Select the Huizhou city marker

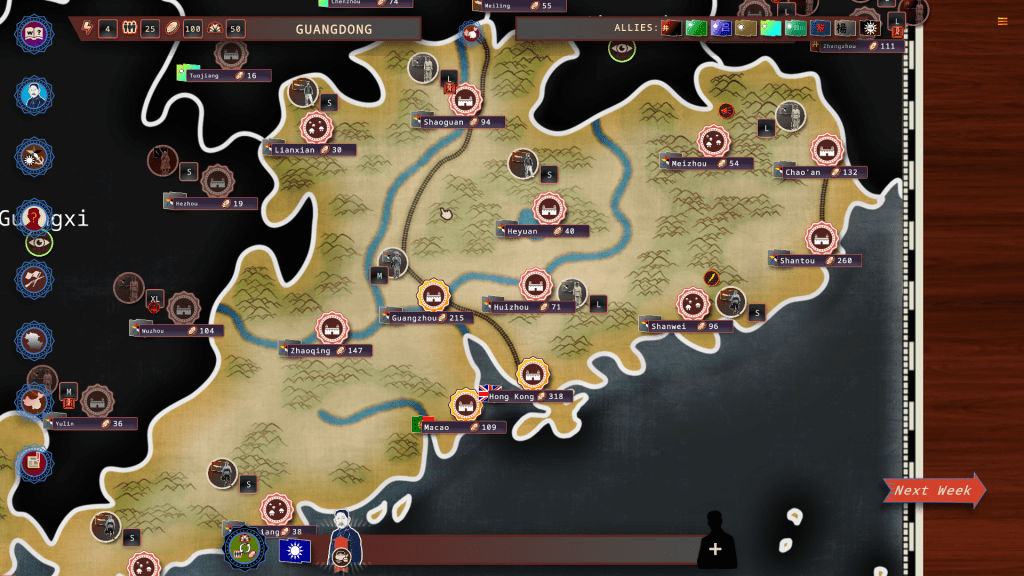point(536,284)
